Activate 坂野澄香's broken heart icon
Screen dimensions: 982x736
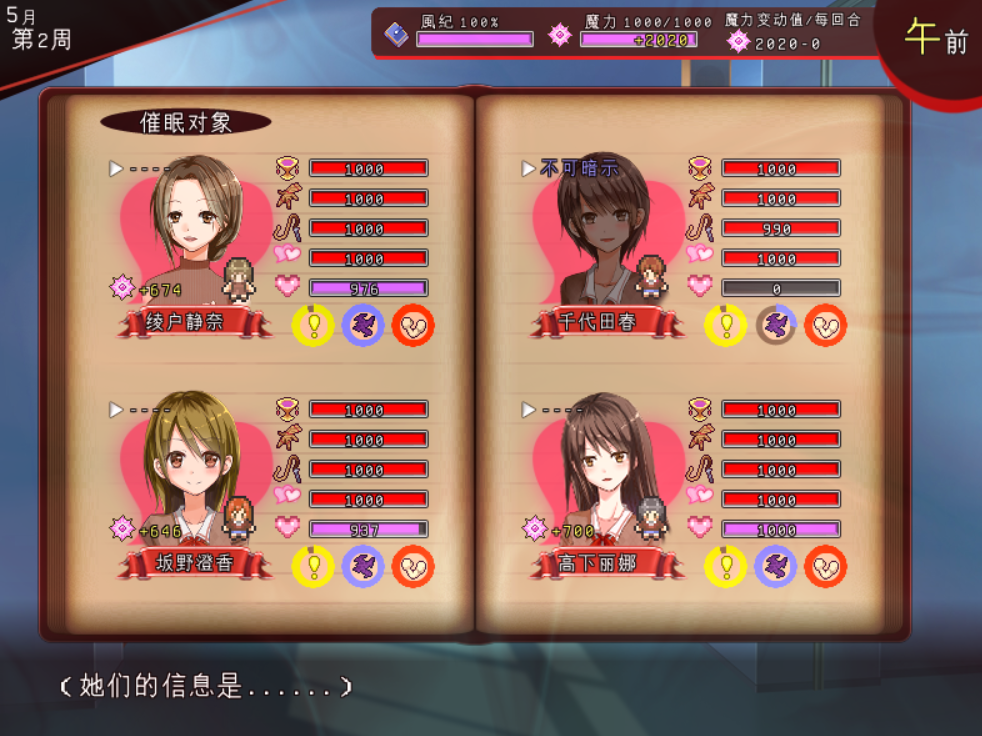point(413,567)
